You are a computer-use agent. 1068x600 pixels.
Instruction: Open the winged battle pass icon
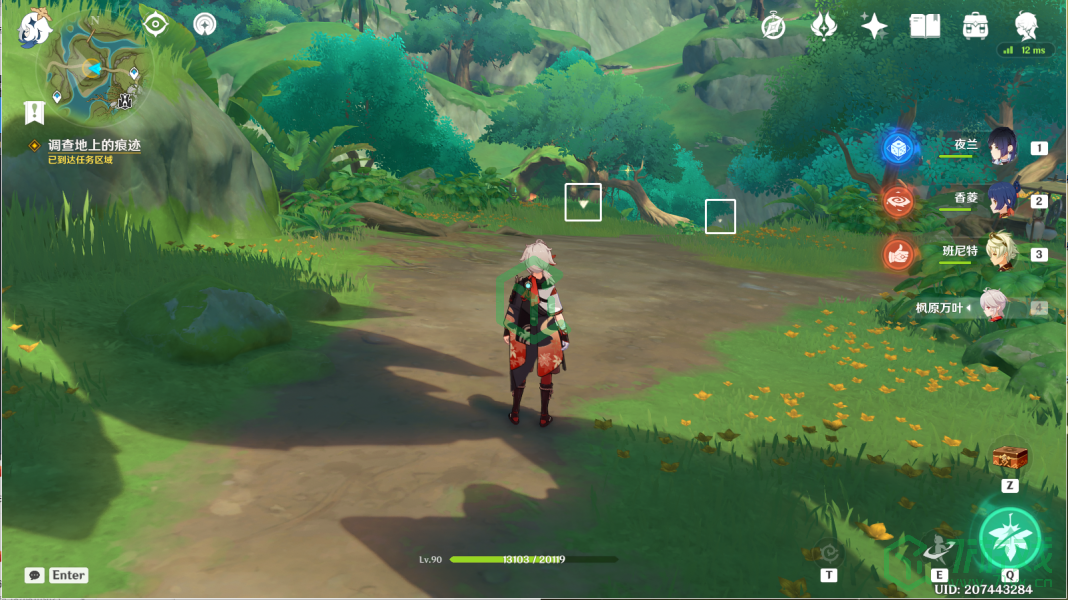coord(823,27)
